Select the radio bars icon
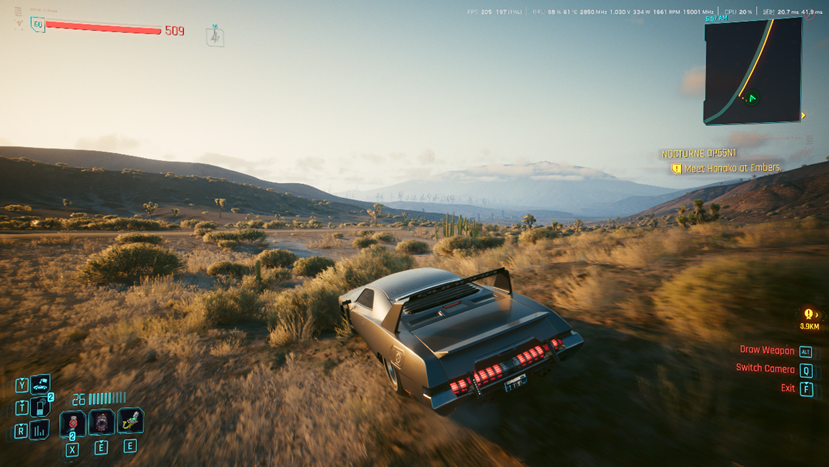This screenshot has width=829, height=467. coord(41,430)
